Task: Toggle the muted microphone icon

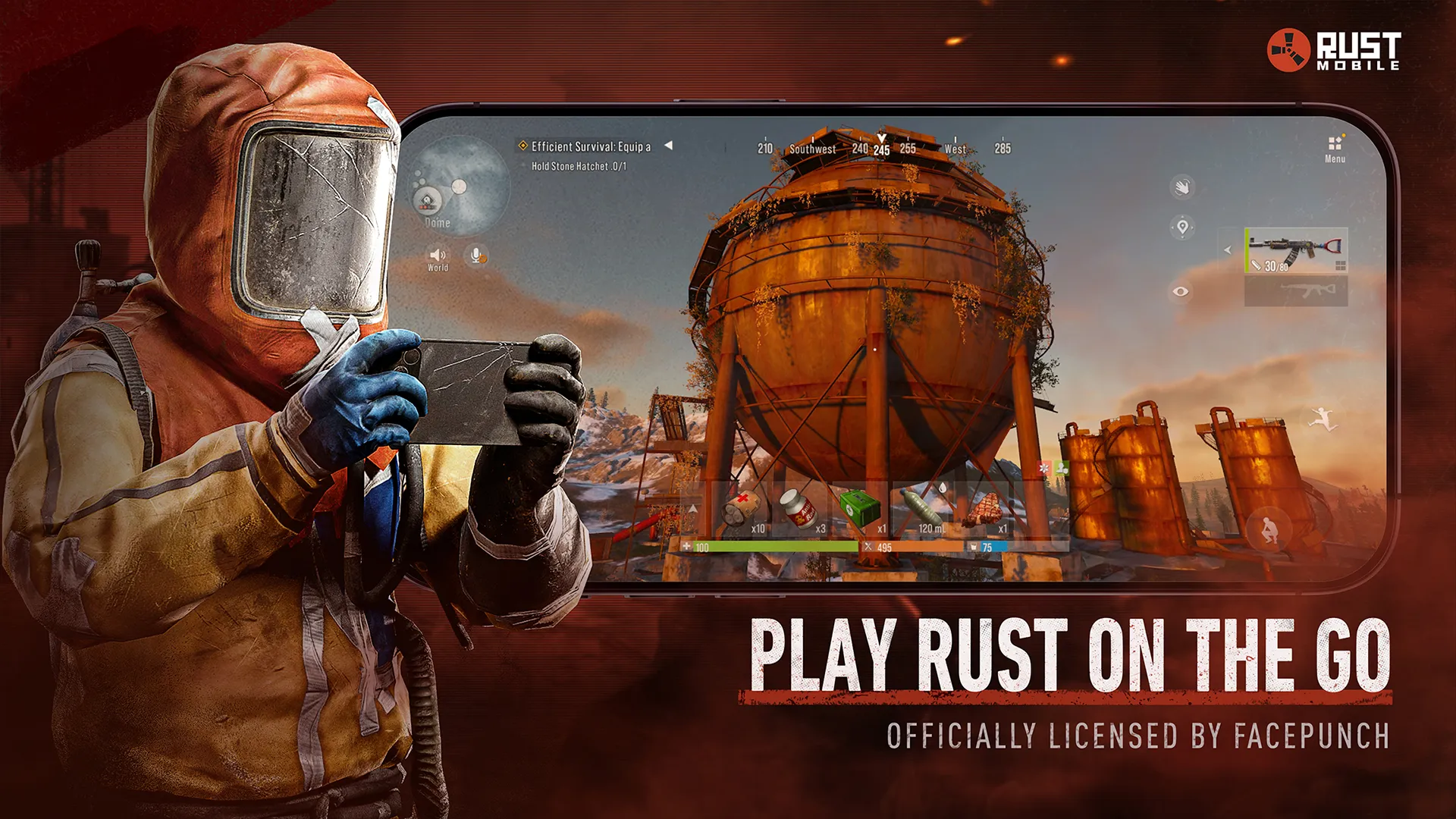Action: [x=475, y=253]
